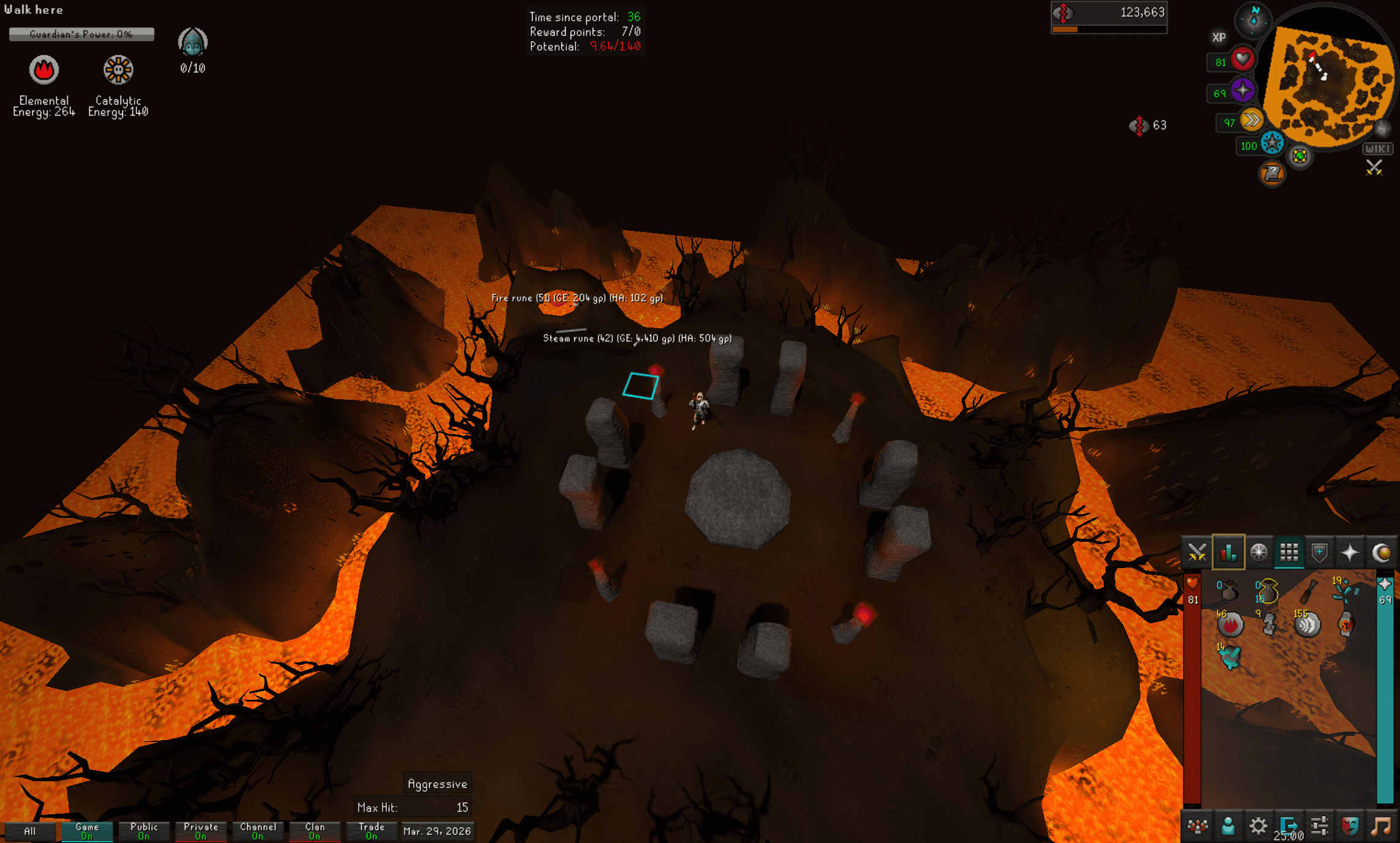Open the World Map from the minimap area
This screenshot has width=1400, height=843.
coord(1300,155)
